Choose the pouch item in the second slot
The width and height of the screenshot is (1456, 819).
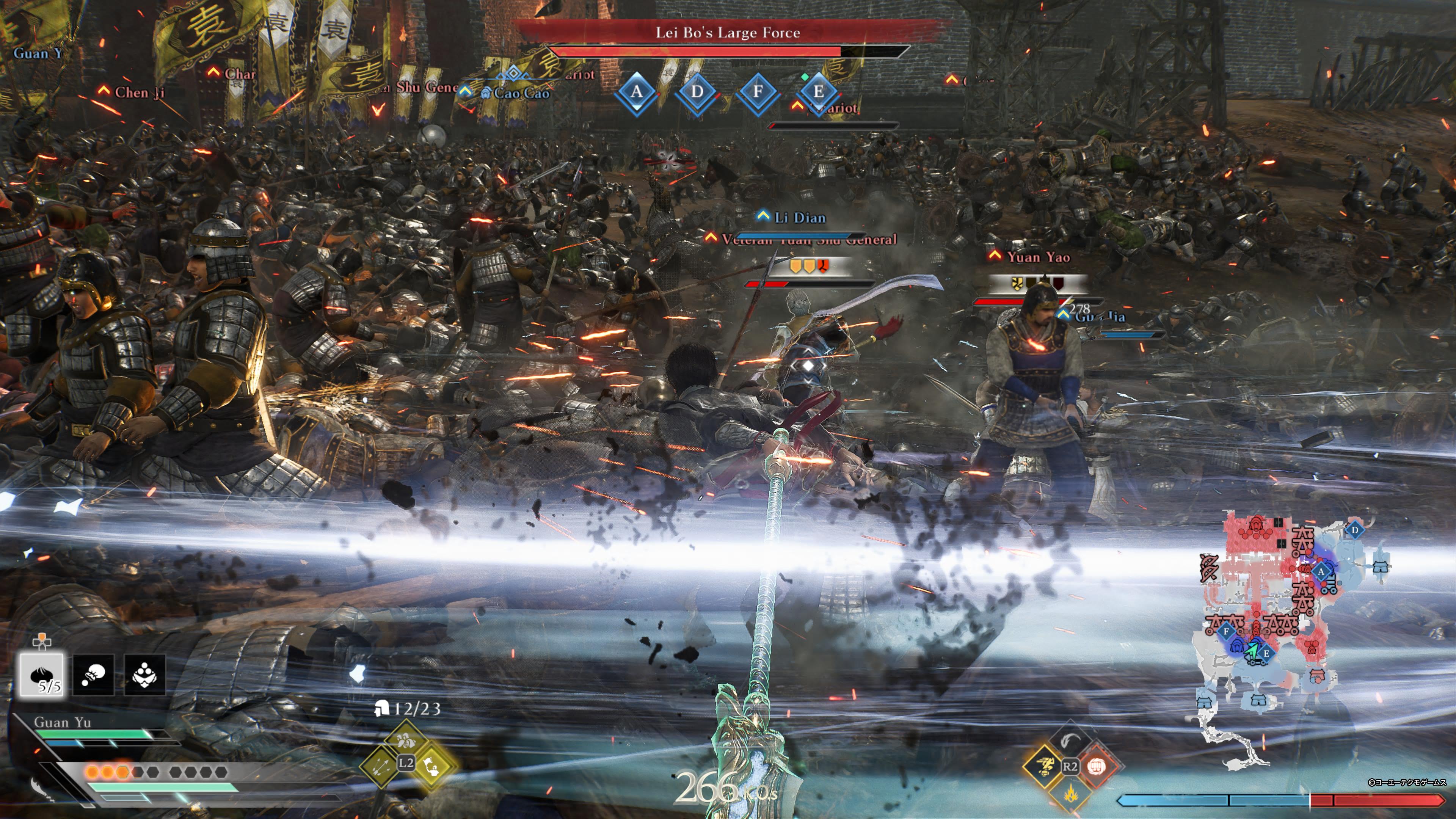(x=93, y=674)
